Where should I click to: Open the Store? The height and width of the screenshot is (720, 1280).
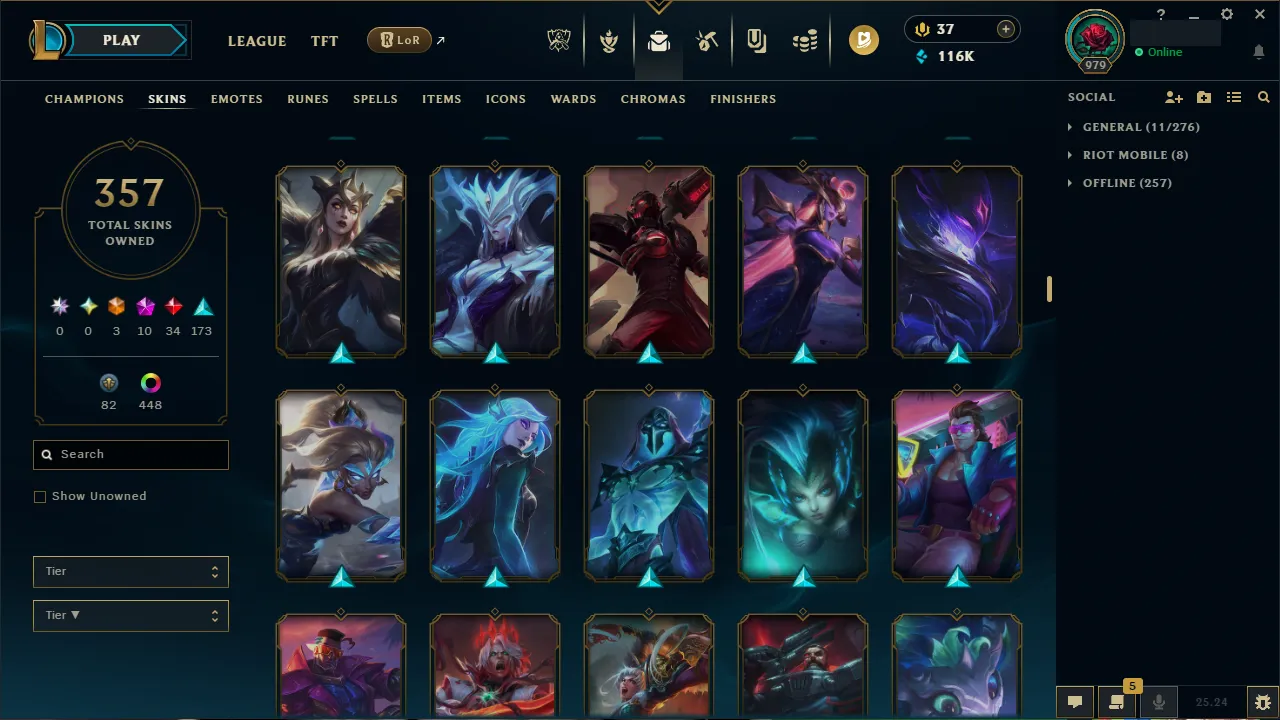tap(805, 40)
